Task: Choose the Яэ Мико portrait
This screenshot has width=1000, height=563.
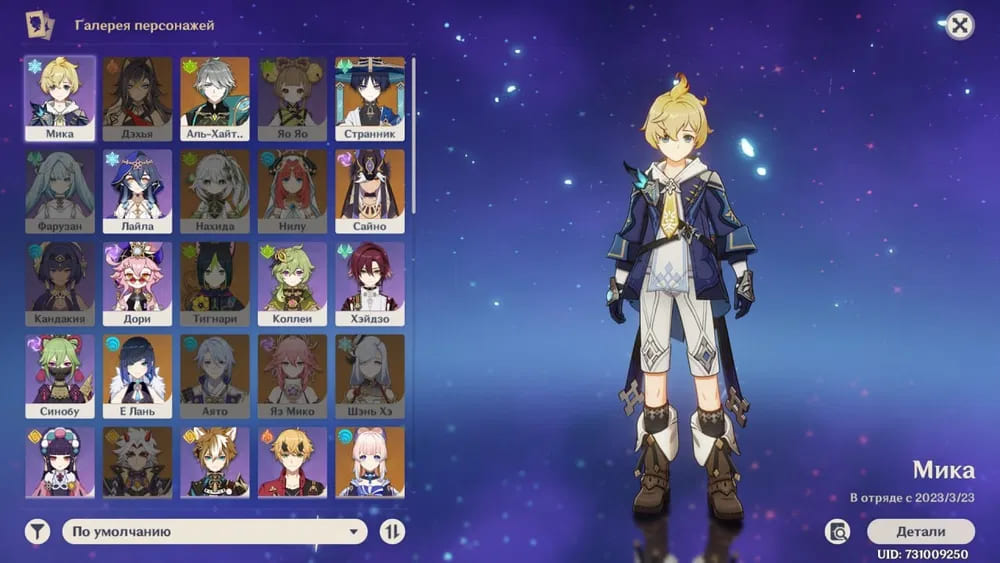Action: (292, 375)
